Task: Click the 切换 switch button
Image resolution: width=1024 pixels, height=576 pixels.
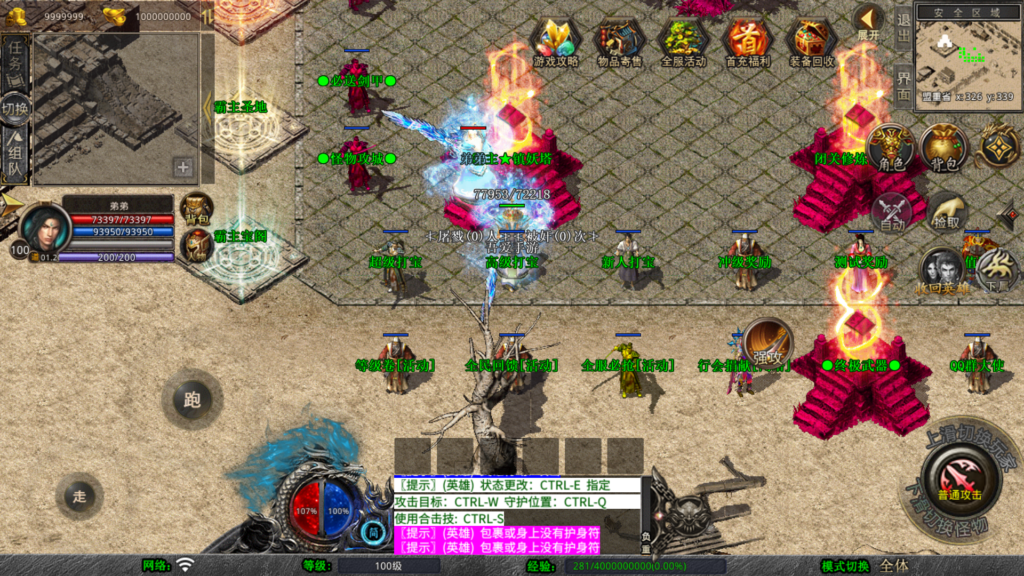Action: [16, 108]
